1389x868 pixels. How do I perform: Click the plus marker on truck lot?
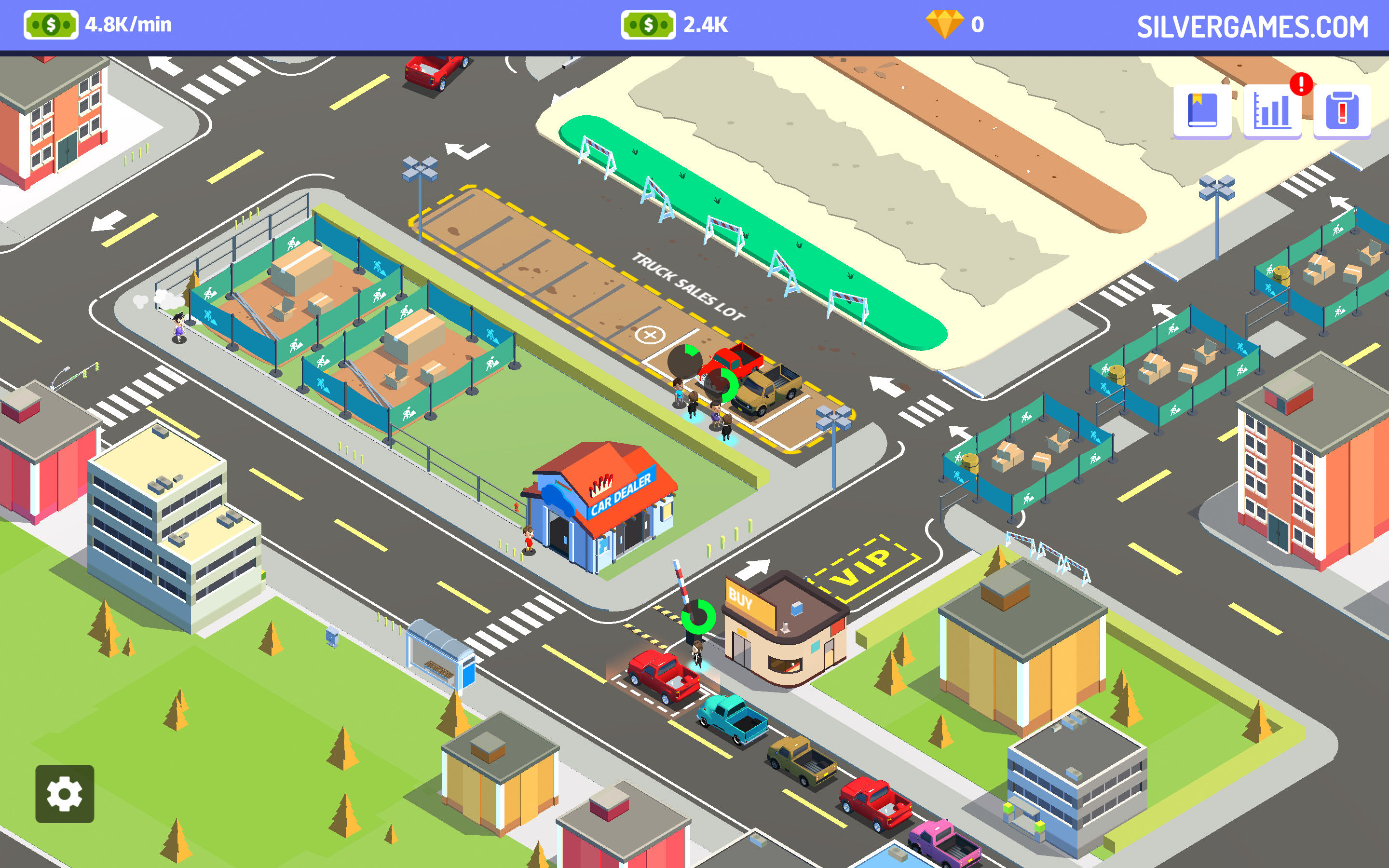coord(650,334)
